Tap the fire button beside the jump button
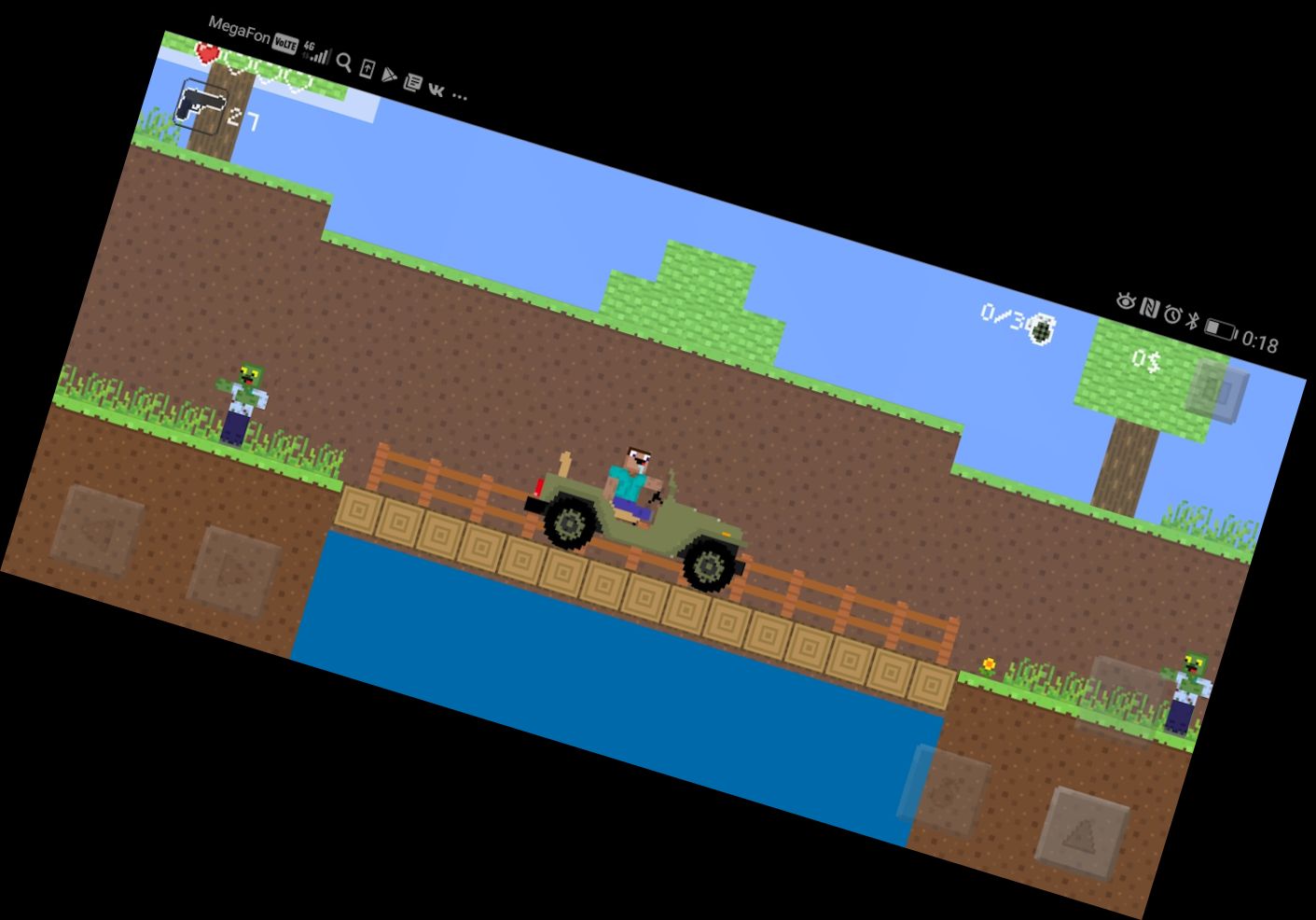The width and height of the screenshot is (1316, 920). coord(944,789)
